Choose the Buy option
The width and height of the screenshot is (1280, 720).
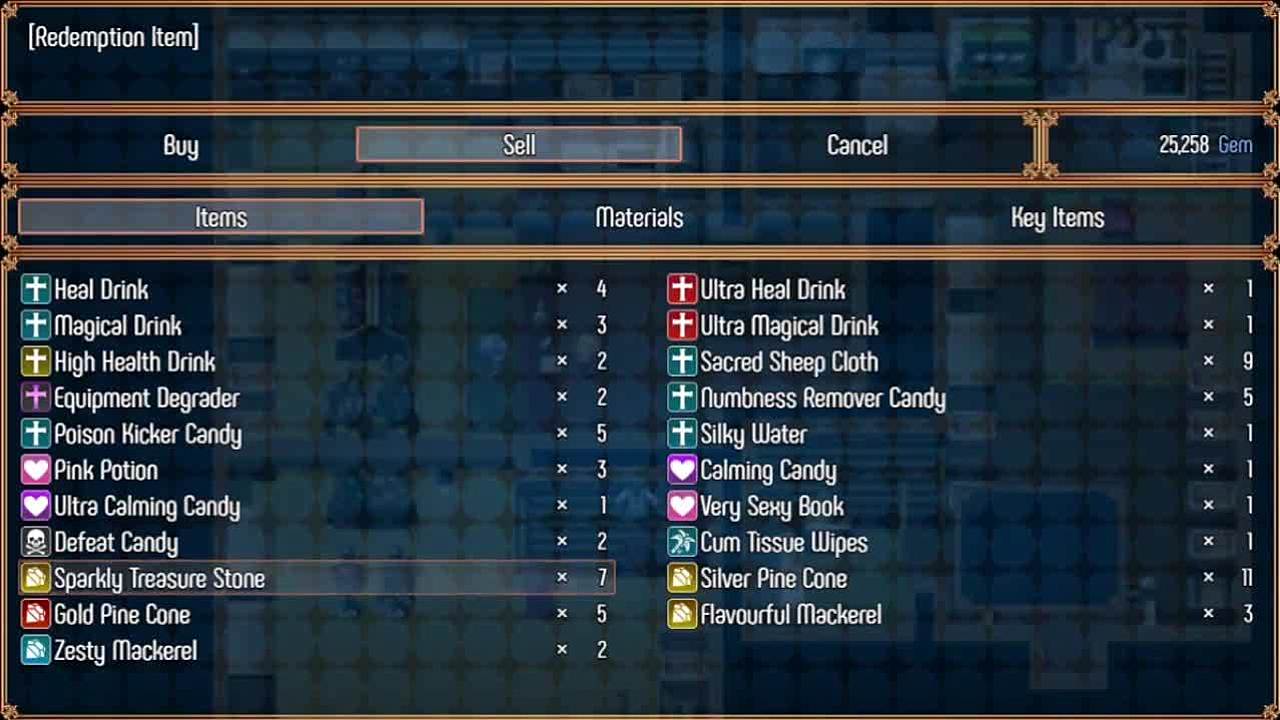pyautogui.click(x=181, y=145)
